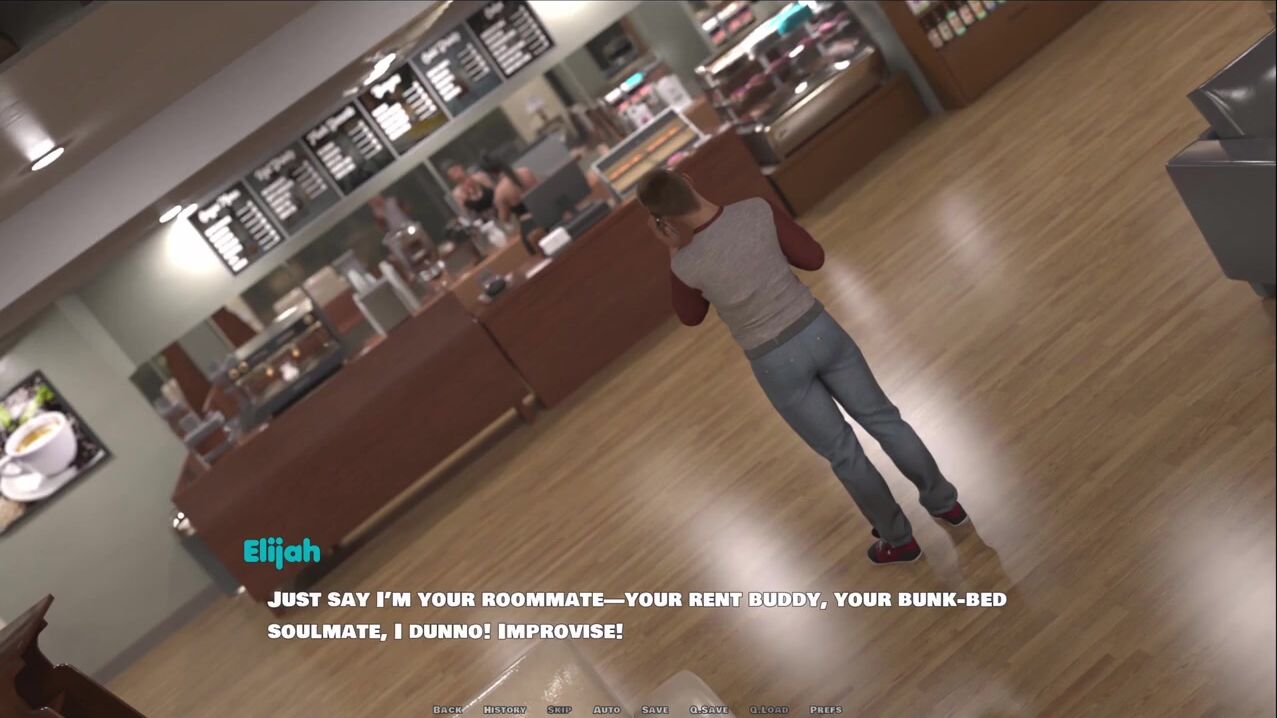1277x718 pixels.
Task: Toggle Auto advance mode
Action: coord(606,710)
